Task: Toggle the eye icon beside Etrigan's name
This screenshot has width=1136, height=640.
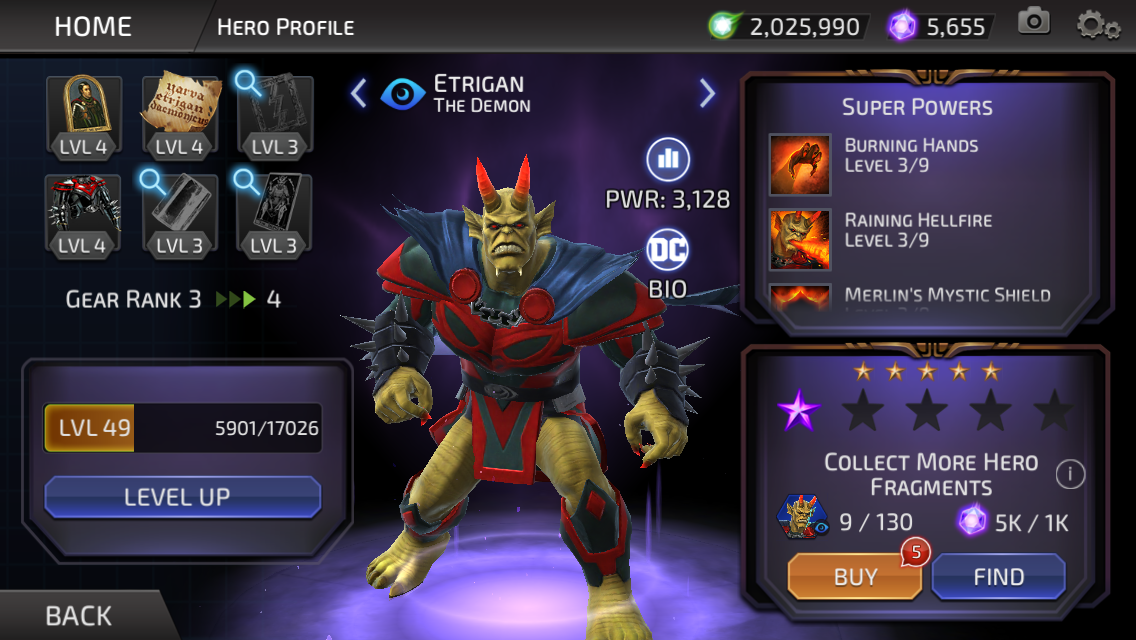Action: pyautogui.click(x=403, y=94)
